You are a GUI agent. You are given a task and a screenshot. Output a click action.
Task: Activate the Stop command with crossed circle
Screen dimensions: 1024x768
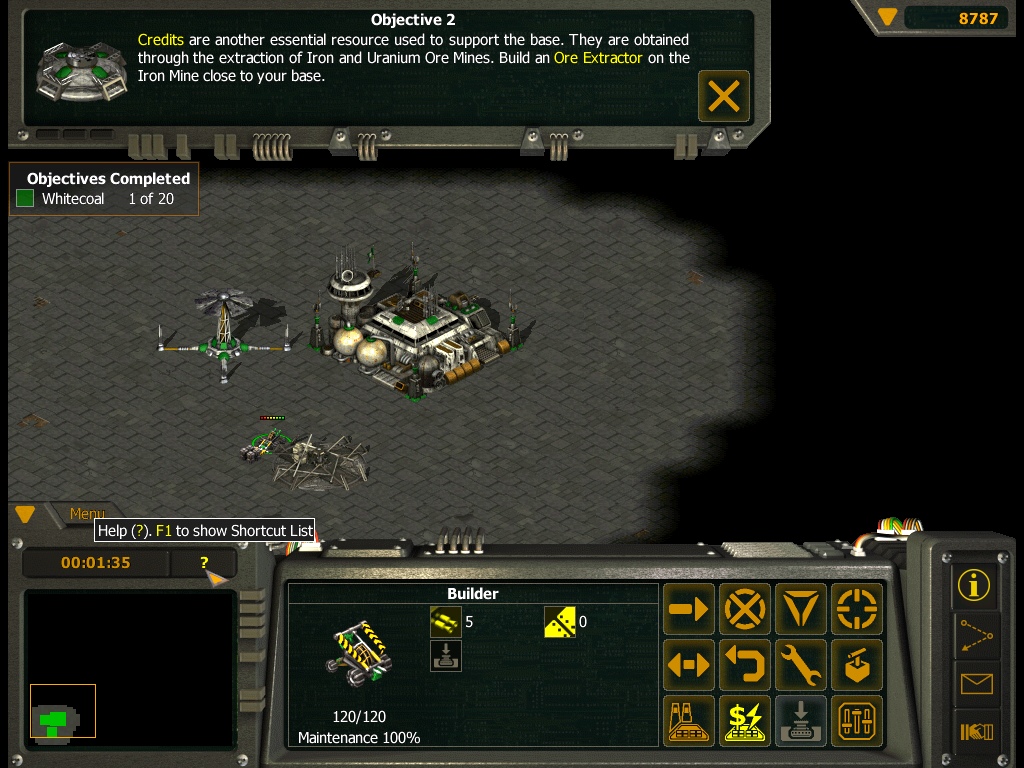(745, 609)
